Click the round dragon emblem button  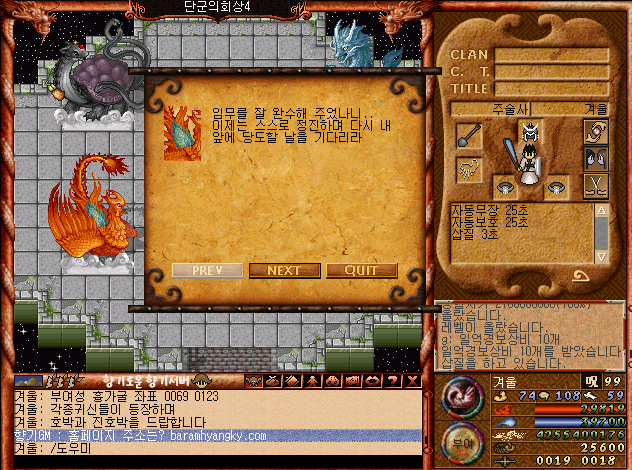click(x=460, y=395)
